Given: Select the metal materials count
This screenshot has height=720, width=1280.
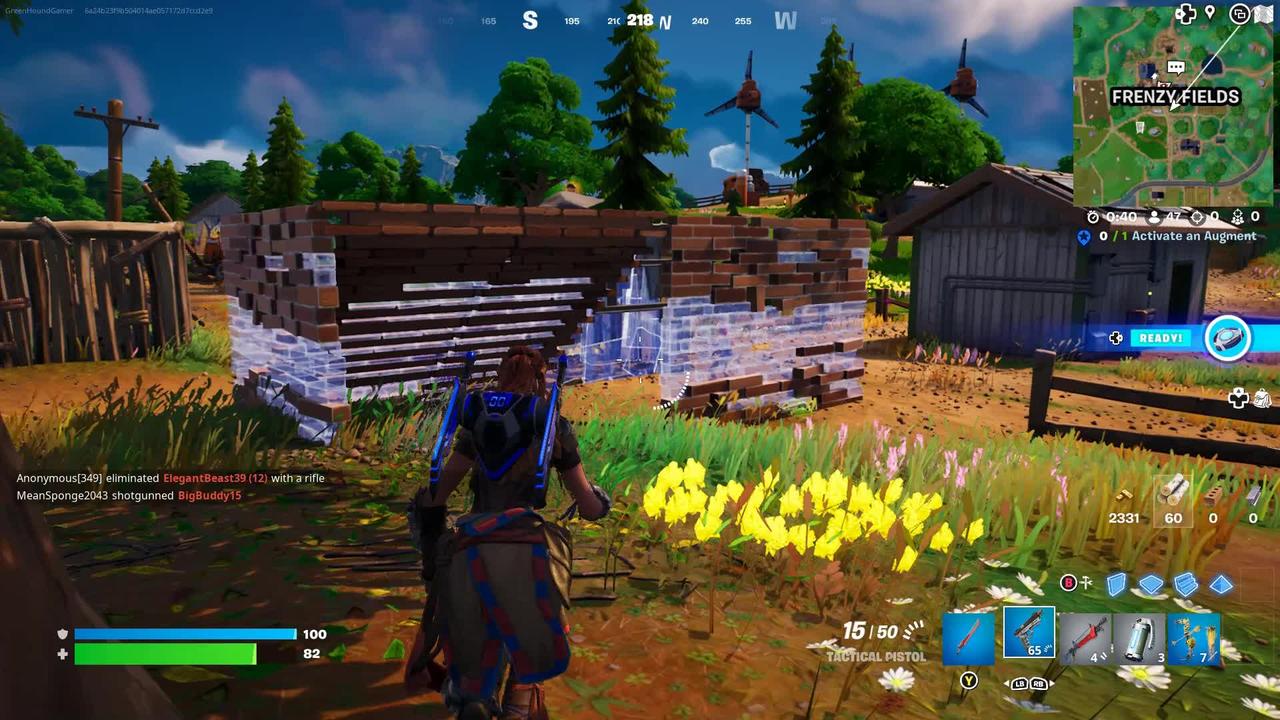Looking at the screenshot, I should click(1253, 518).
